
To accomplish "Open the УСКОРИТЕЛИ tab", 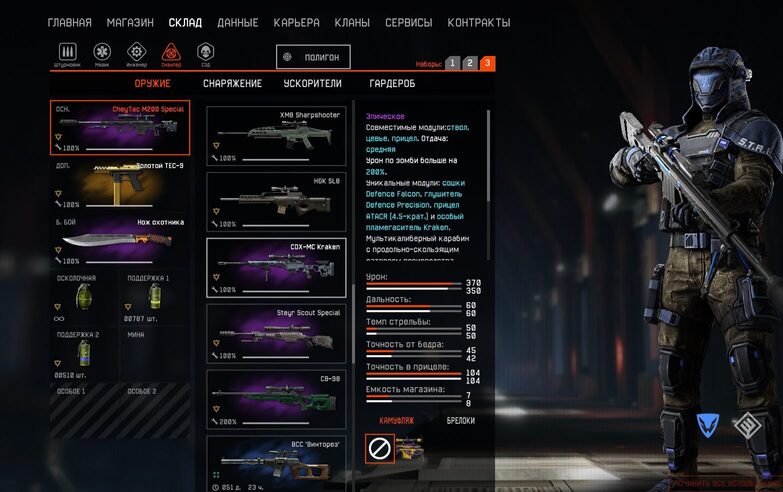I will point(313,84).
